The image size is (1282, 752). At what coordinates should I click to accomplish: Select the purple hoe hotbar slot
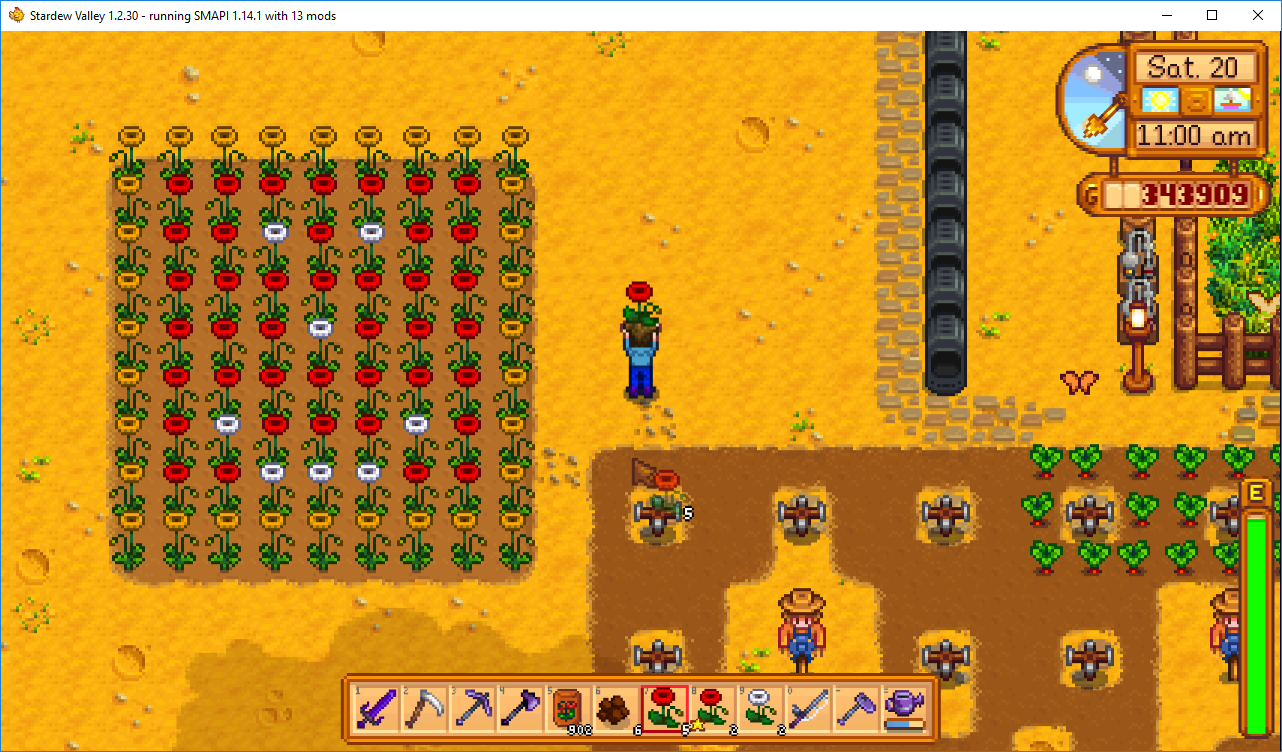pyautogui.click(x=855, y=709)
